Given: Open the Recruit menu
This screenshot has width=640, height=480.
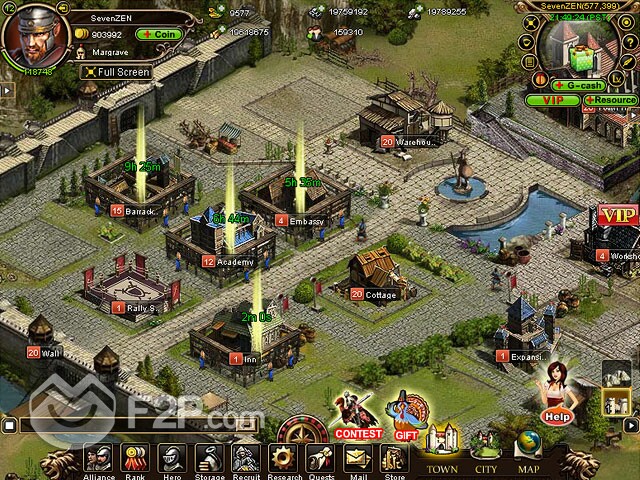Looking at the screenshot, I should (246, 459).
